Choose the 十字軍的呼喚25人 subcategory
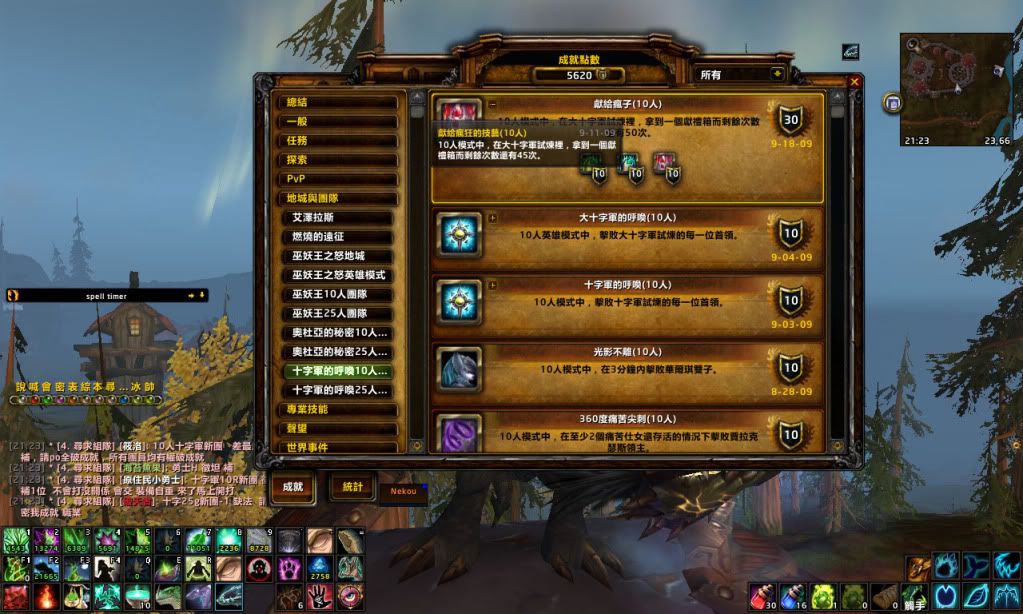The height and width of the screenshot is (614, 1023). pos(341,390)
